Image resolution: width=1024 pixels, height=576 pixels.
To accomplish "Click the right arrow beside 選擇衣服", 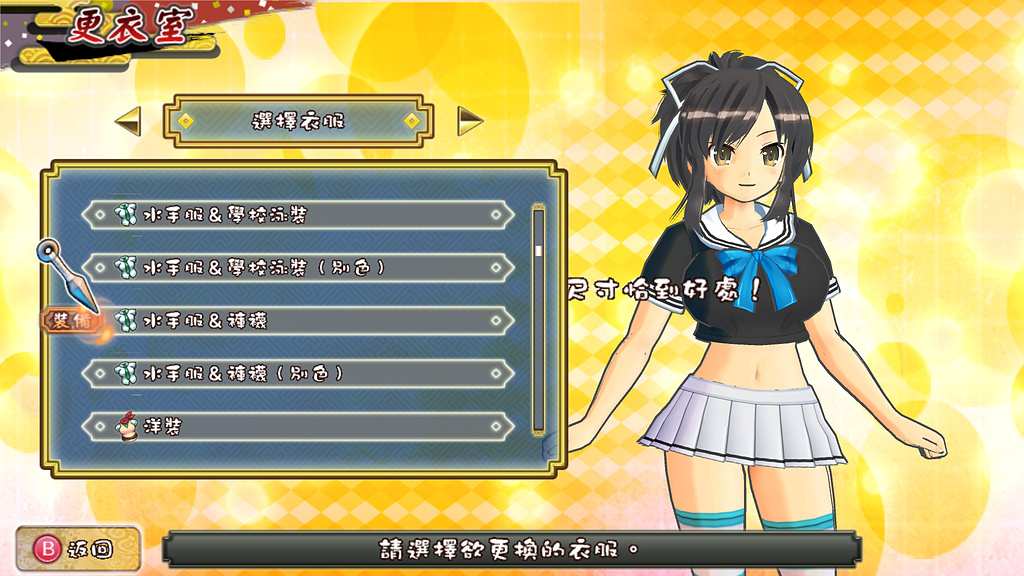I will 470,121.
